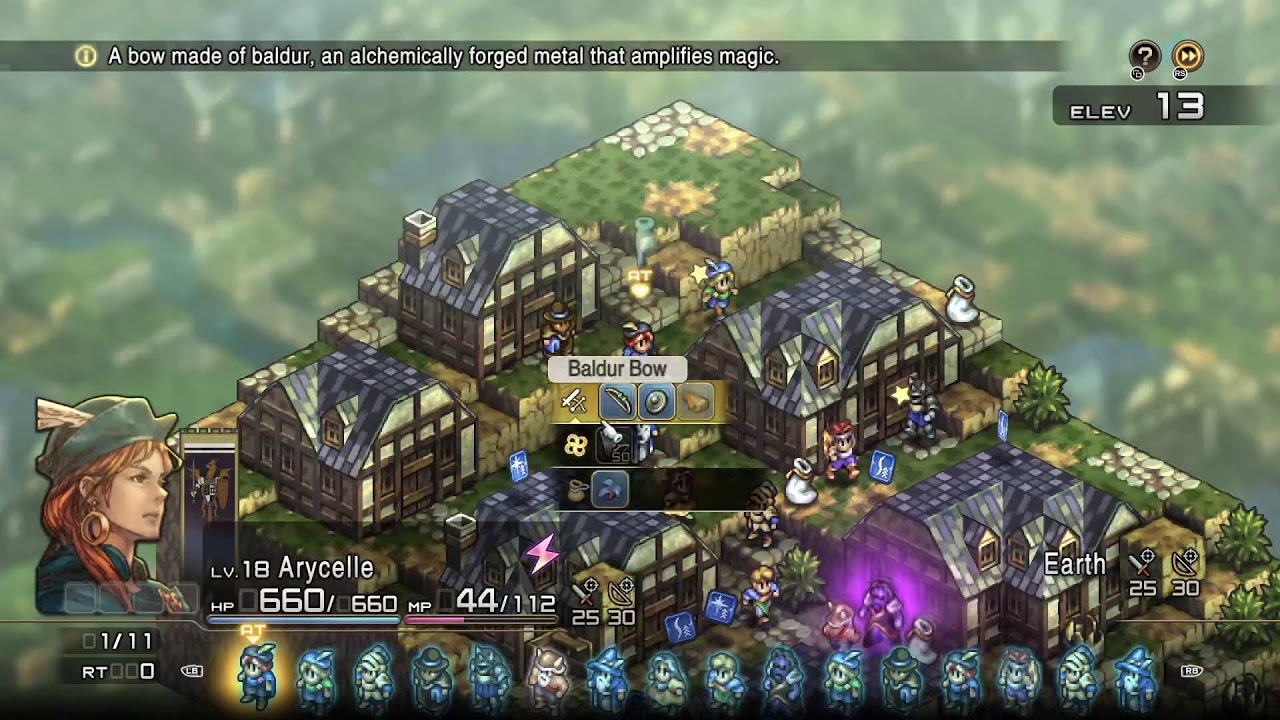Choose the round shield equipment icon
This screenshot has width=1280, height=720.
tap(657, 402)
